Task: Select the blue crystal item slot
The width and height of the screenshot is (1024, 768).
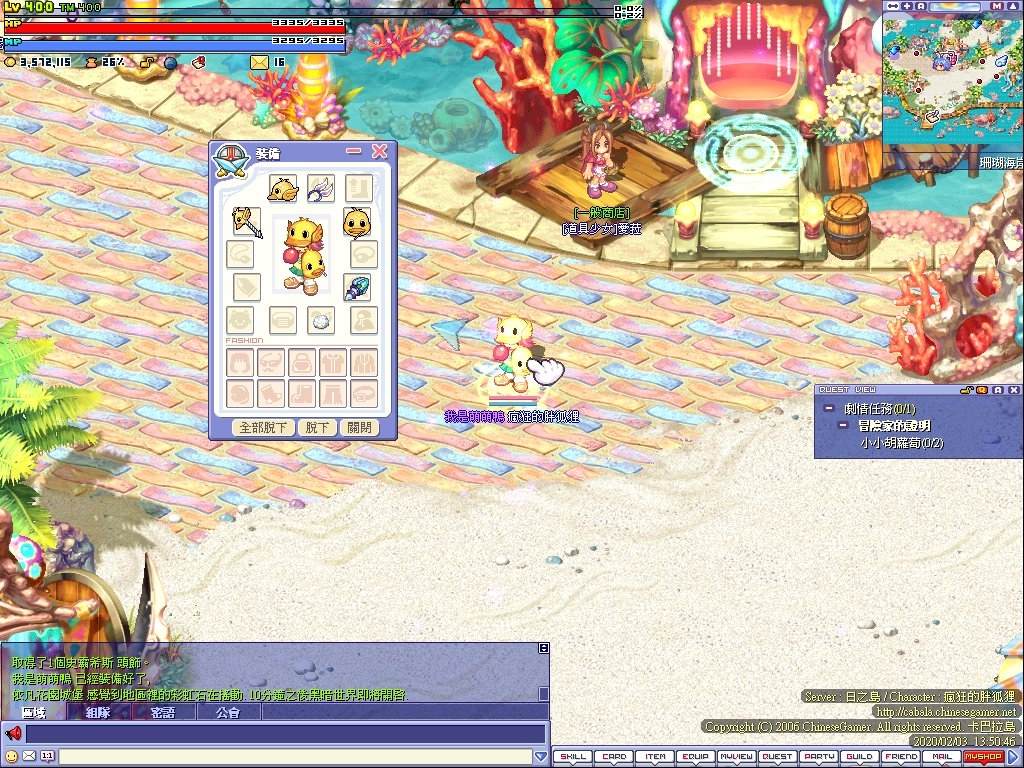Action: point(357,288)
